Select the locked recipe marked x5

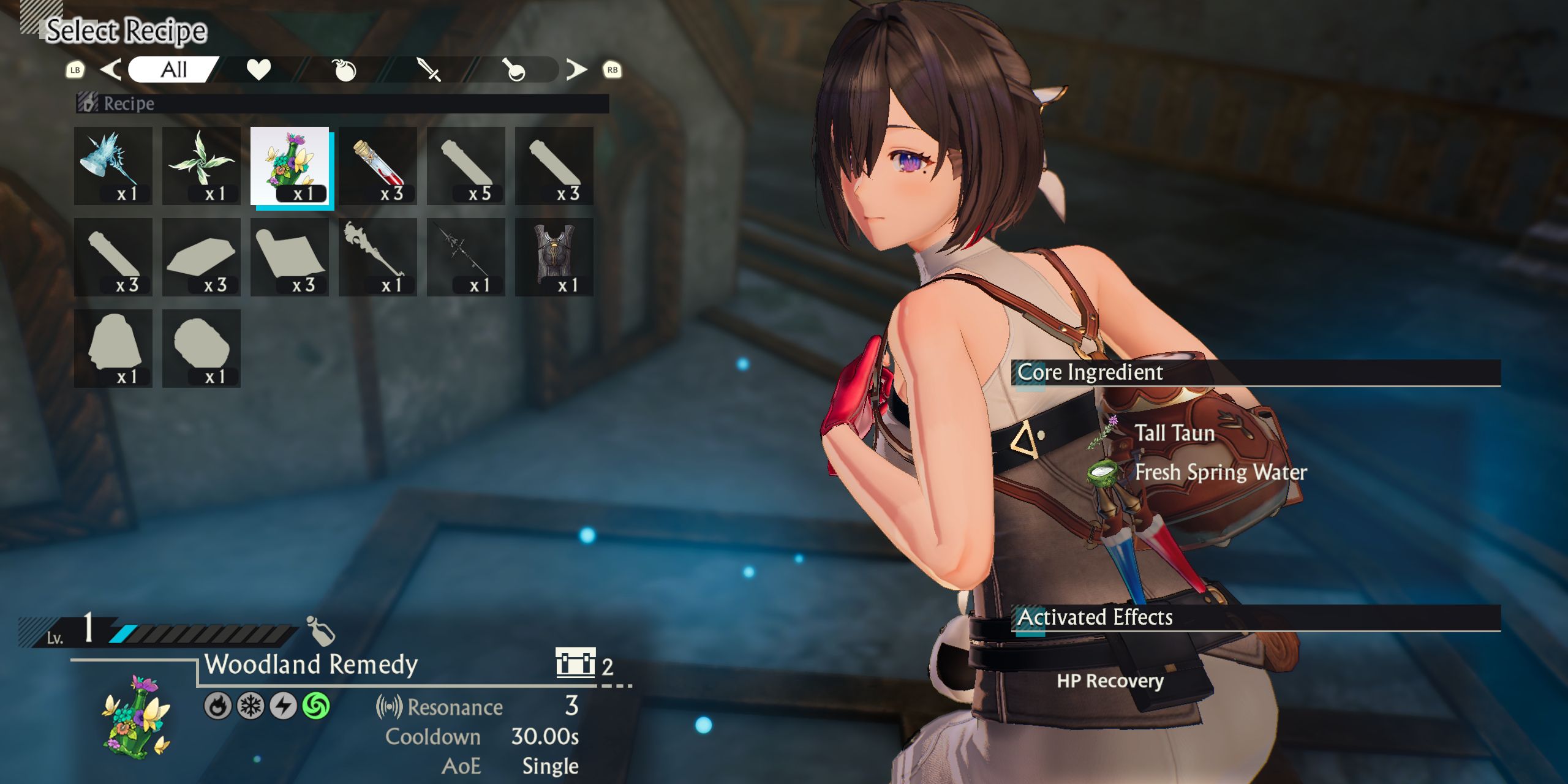click(x=466, y=166)
